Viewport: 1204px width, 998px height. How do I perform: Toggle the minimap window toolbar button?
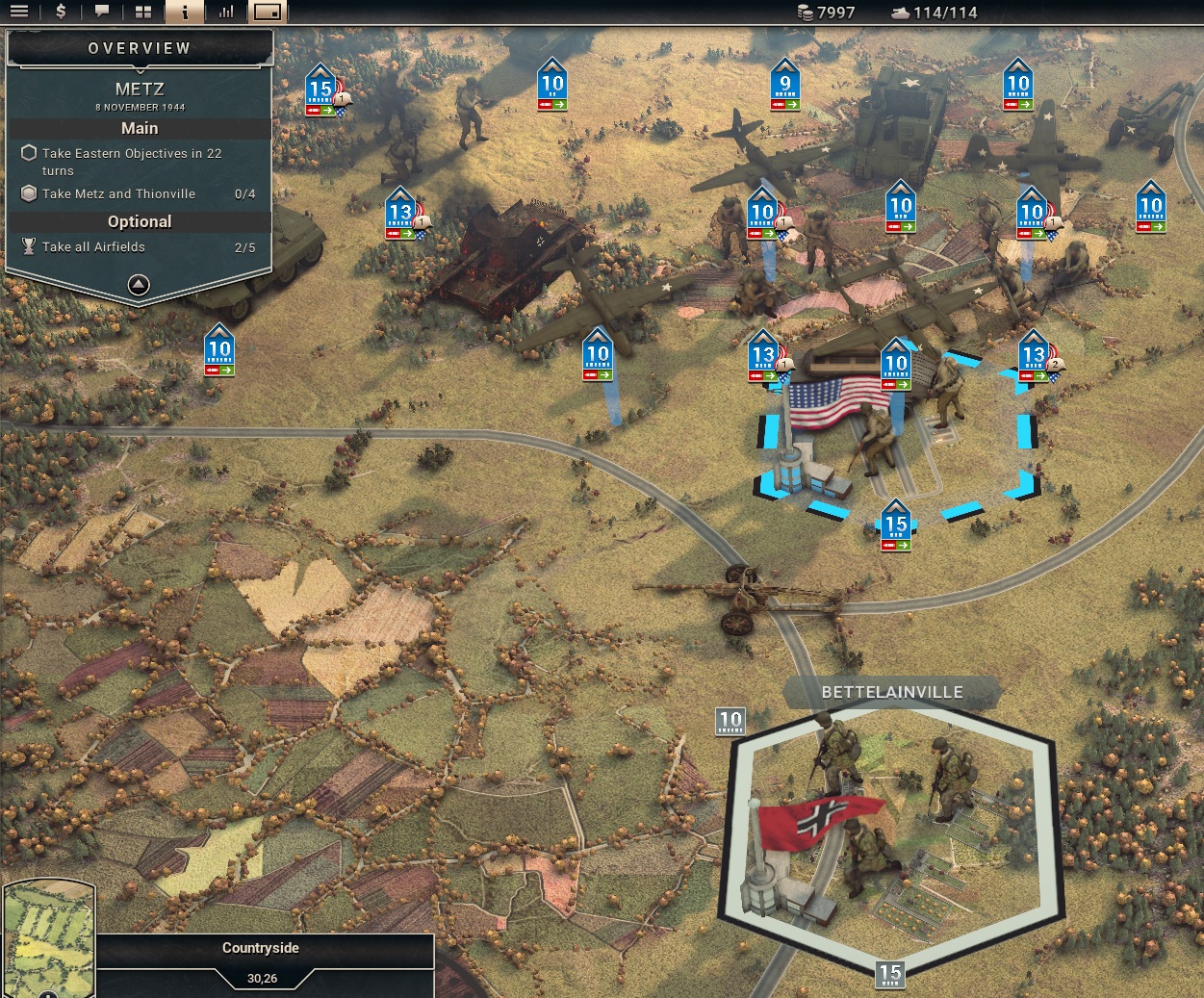(268, 13)
